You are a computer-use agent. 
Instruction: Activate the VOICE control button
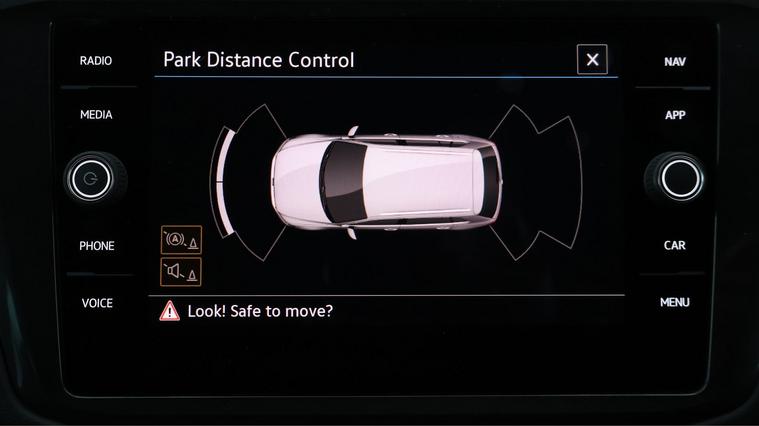97,303
